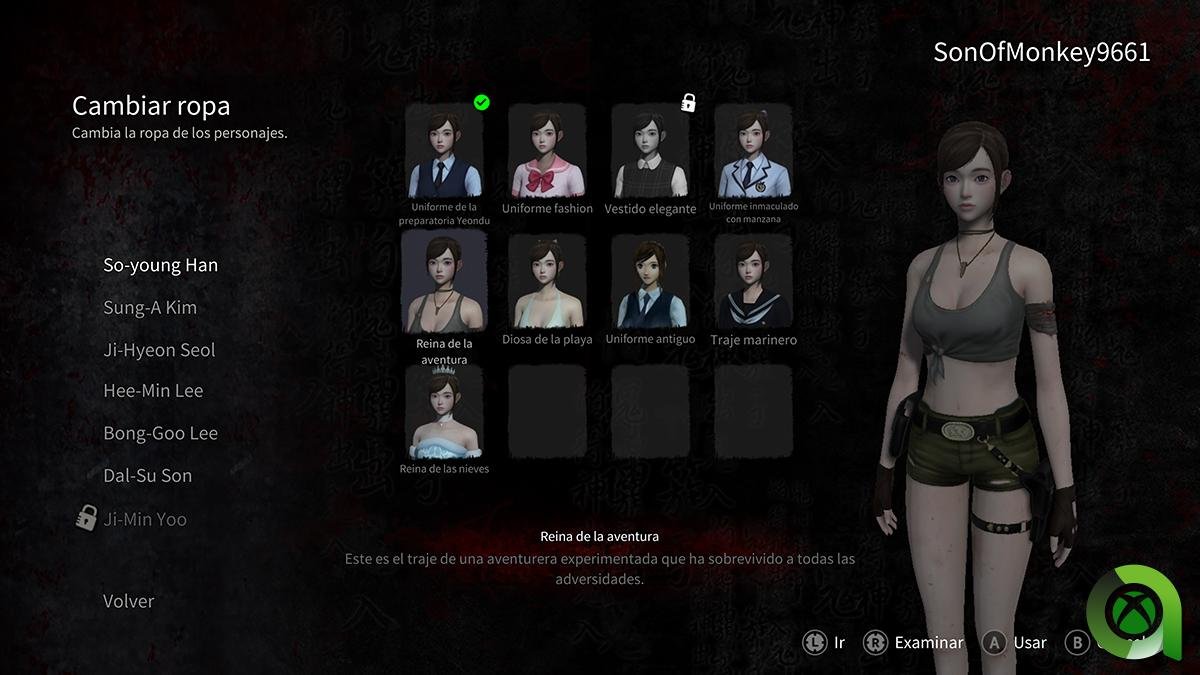Select Dal-Su Son in the list
Screen dimensions: 1200x675
[147, 475]
